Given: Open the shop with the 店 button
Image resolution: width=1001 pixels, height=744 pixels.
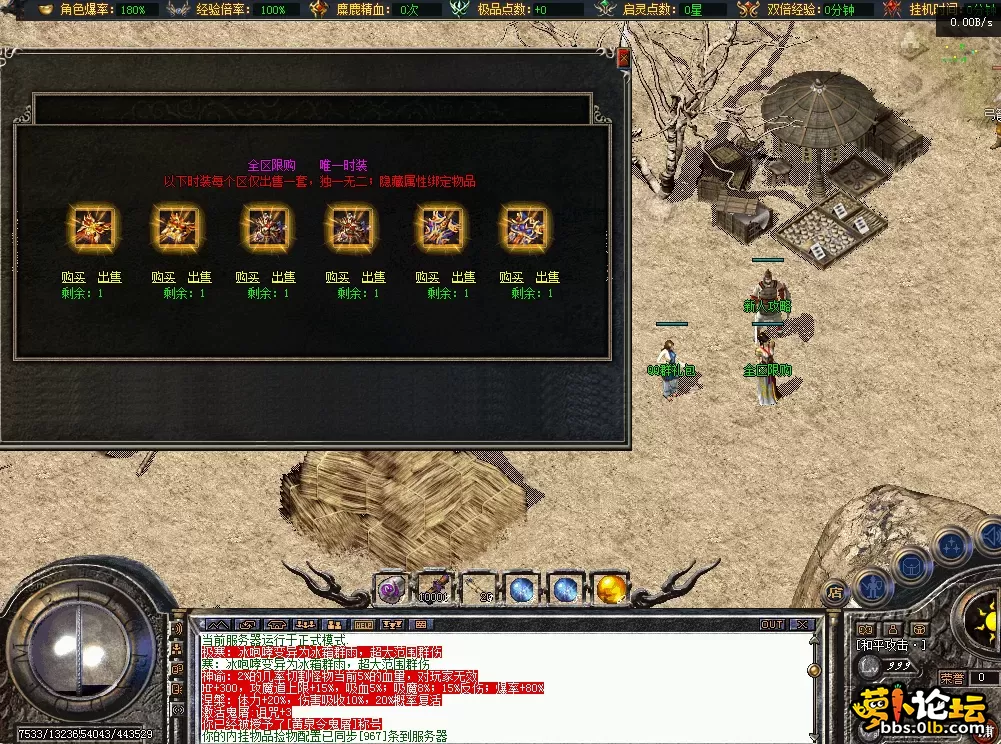Looking at the screenshot, I should [835, 592].
